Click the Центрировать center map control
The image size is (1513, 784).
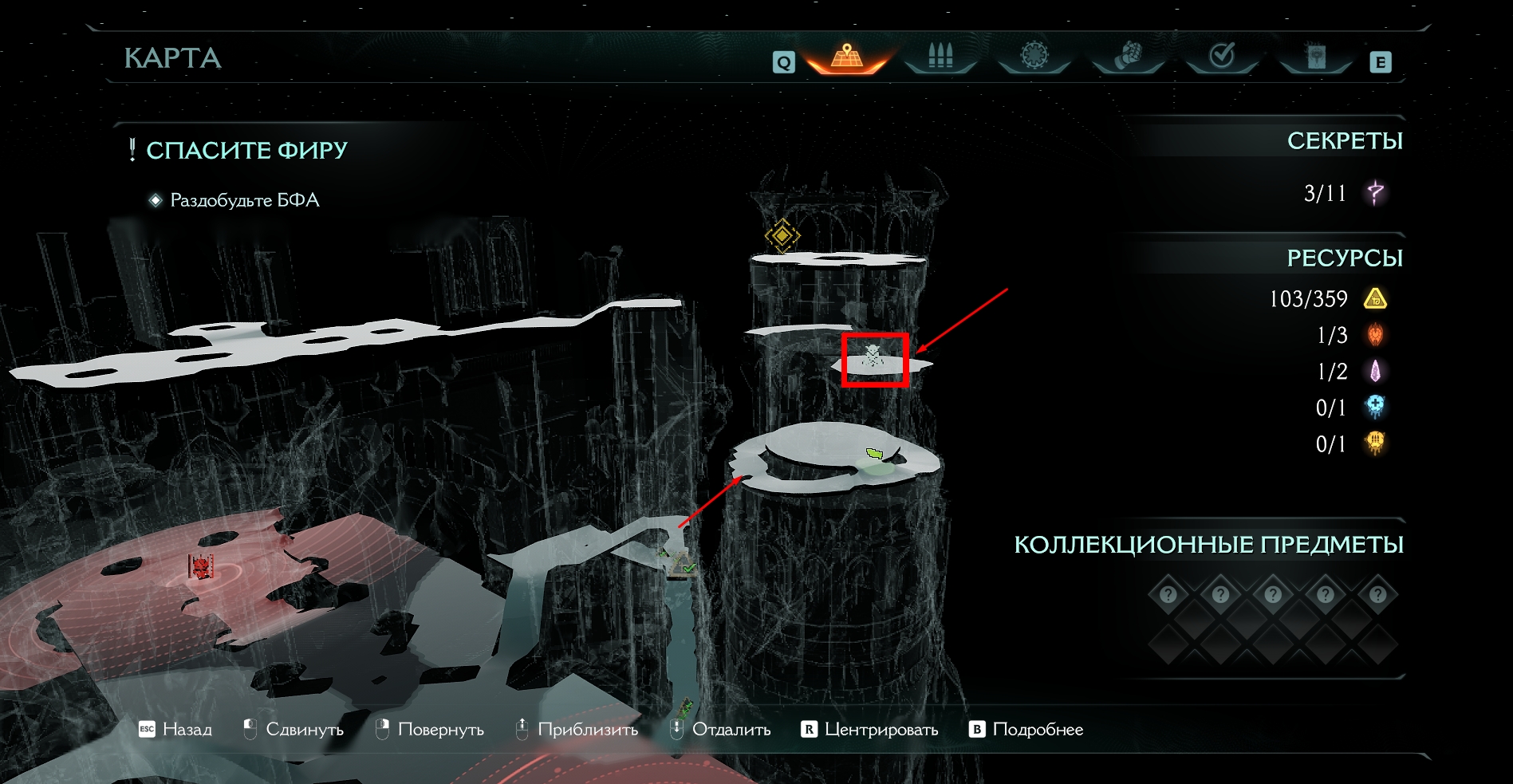(x=869, y=729)
